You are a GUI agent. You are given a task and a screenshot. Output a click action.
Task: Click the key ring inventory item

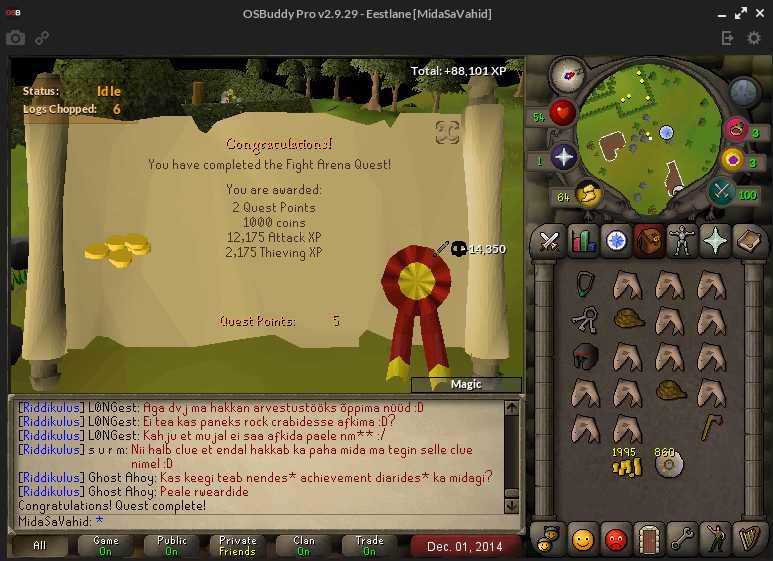584,321
